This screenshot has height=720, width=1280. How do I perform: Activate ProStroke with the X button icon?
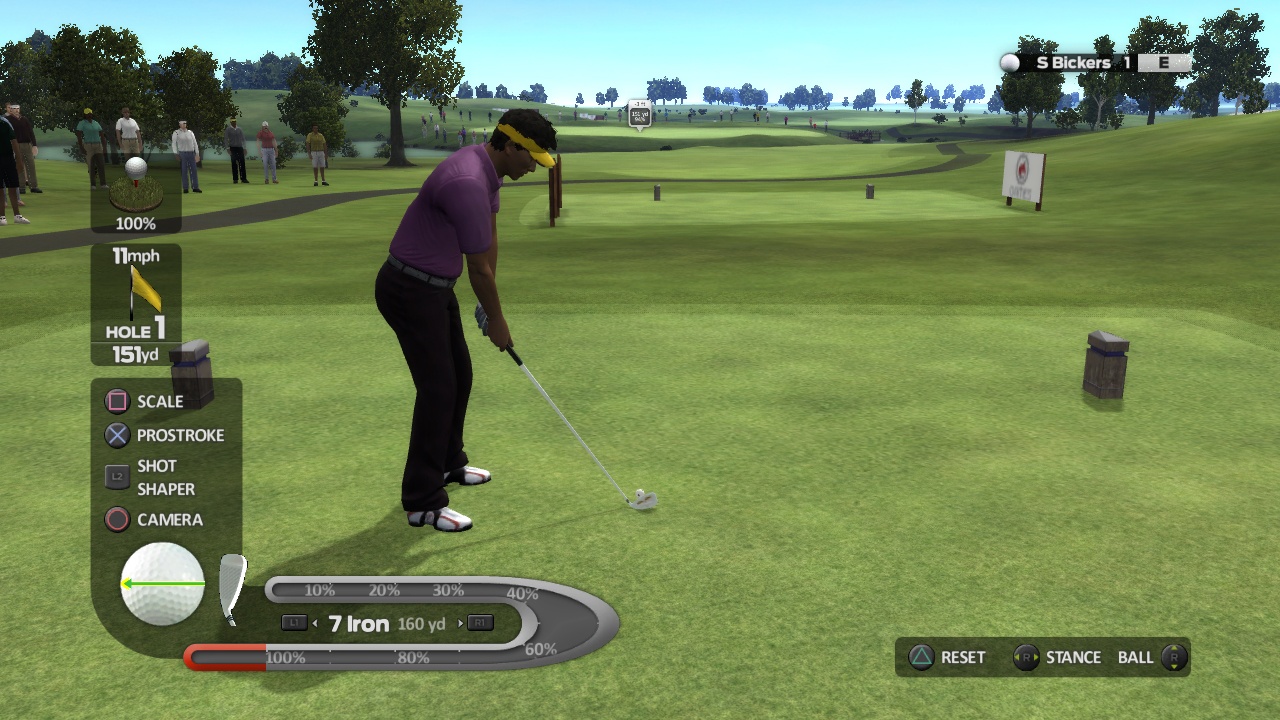pos(117,435)
